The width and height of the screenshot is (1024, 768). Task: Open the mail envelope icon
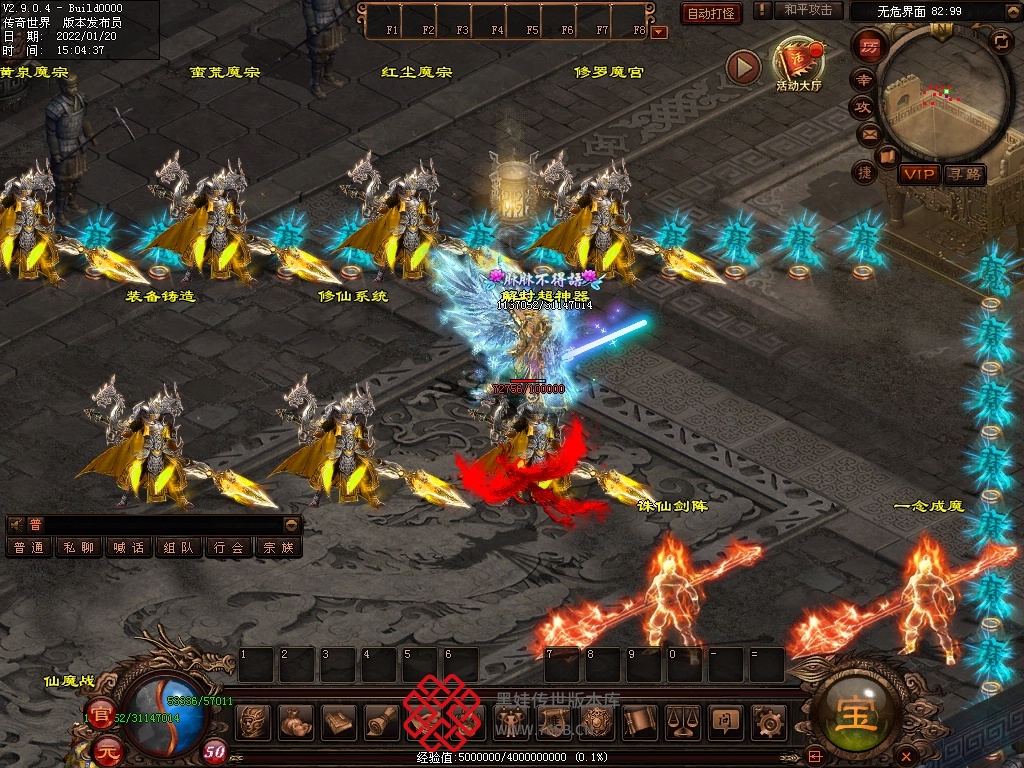pyautogui.click(x=869, y=134)
